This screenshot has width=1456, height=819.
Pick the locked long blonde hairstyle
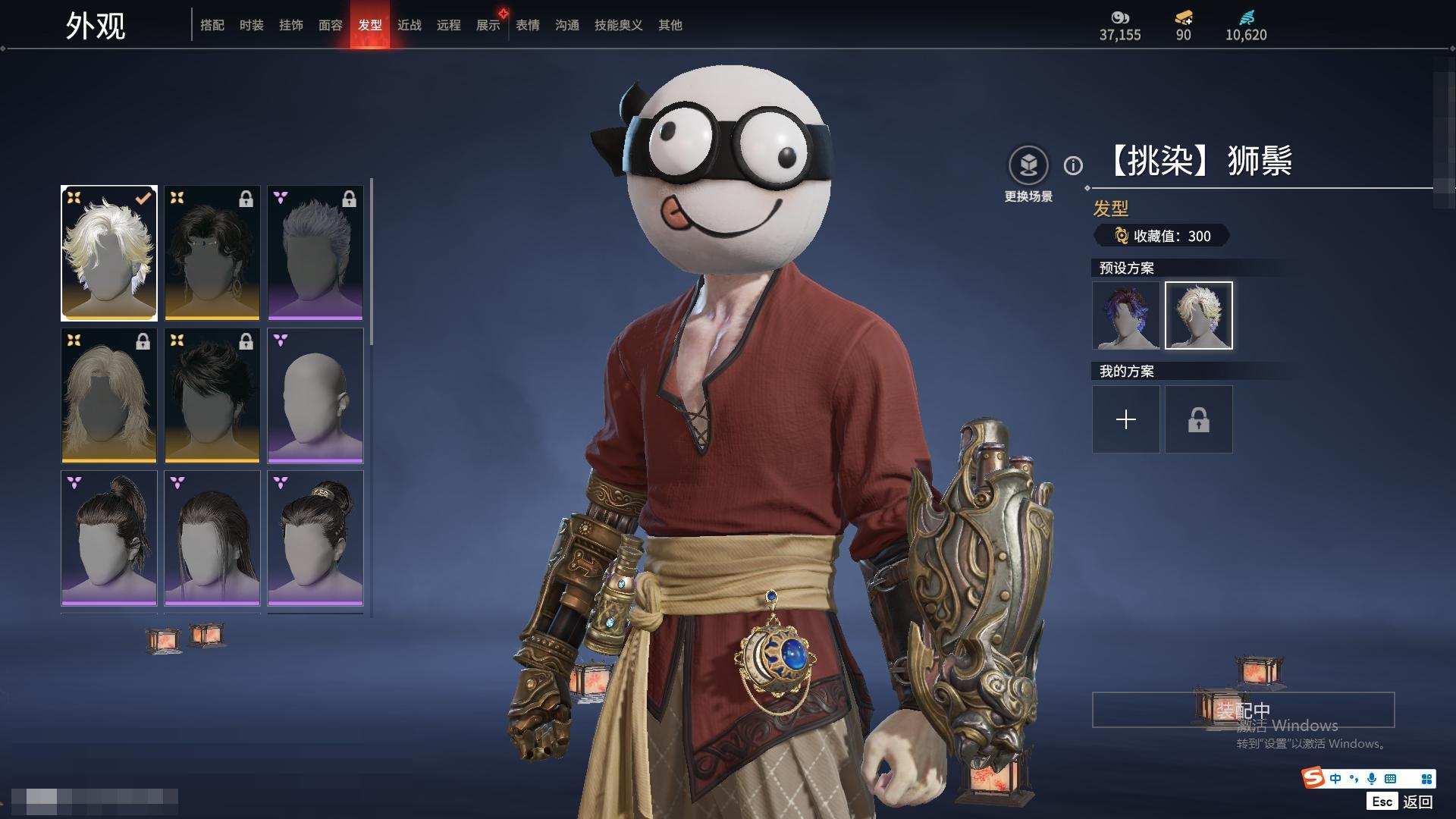click(x=109, y=396)
